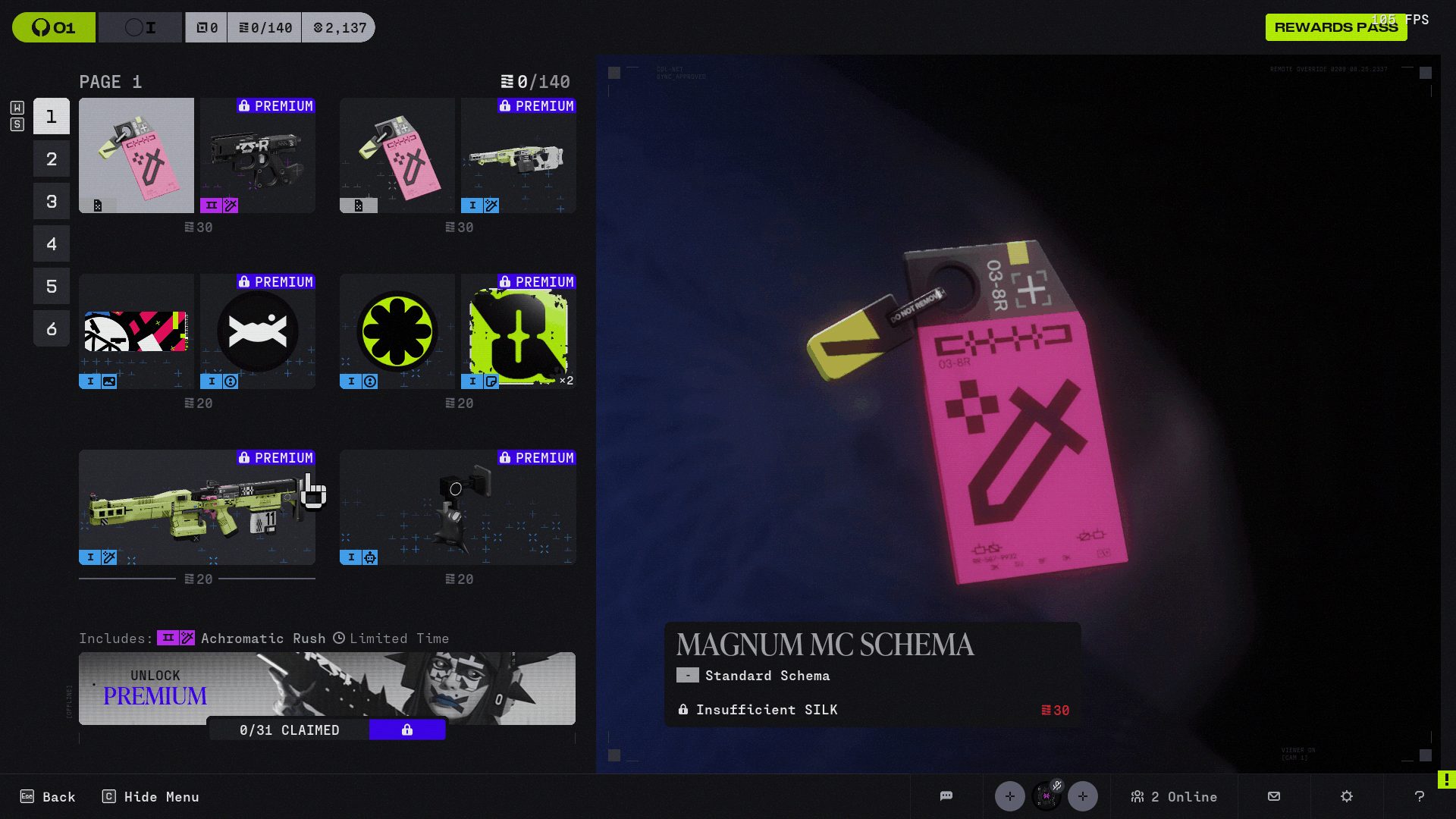Select page 4 tab

(x=52, y=243)
